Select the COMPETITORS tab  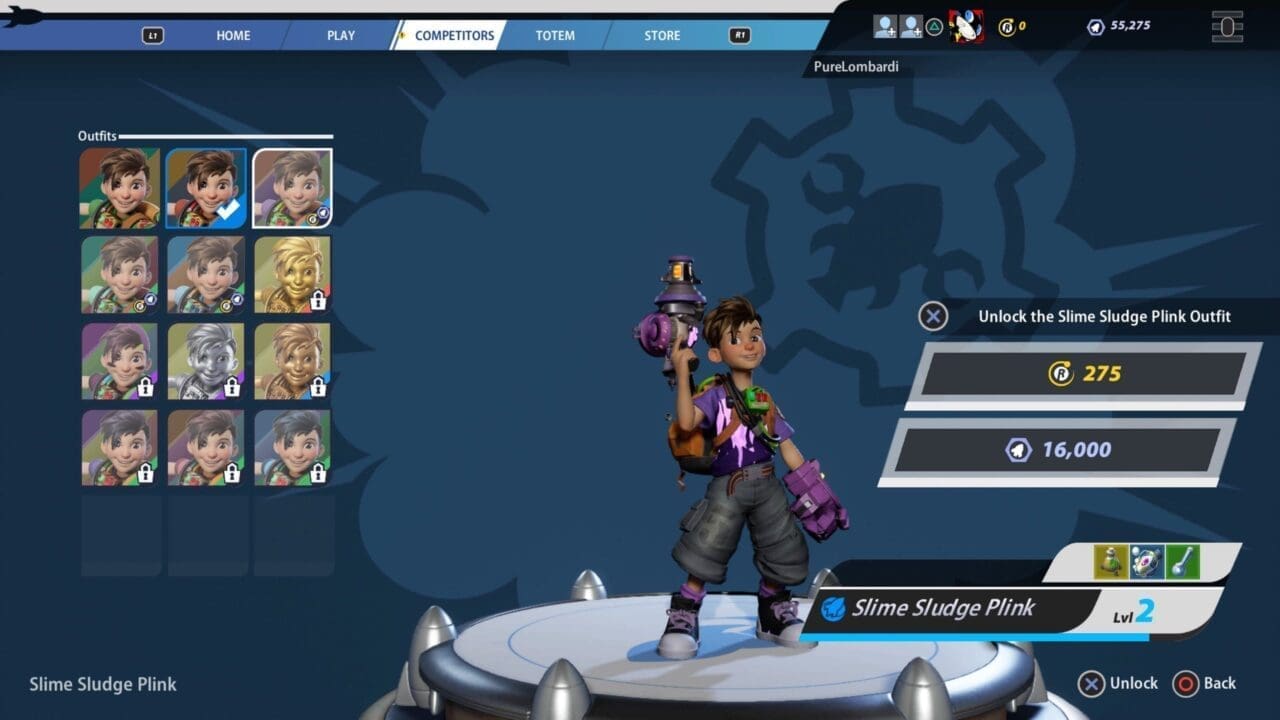454,35
